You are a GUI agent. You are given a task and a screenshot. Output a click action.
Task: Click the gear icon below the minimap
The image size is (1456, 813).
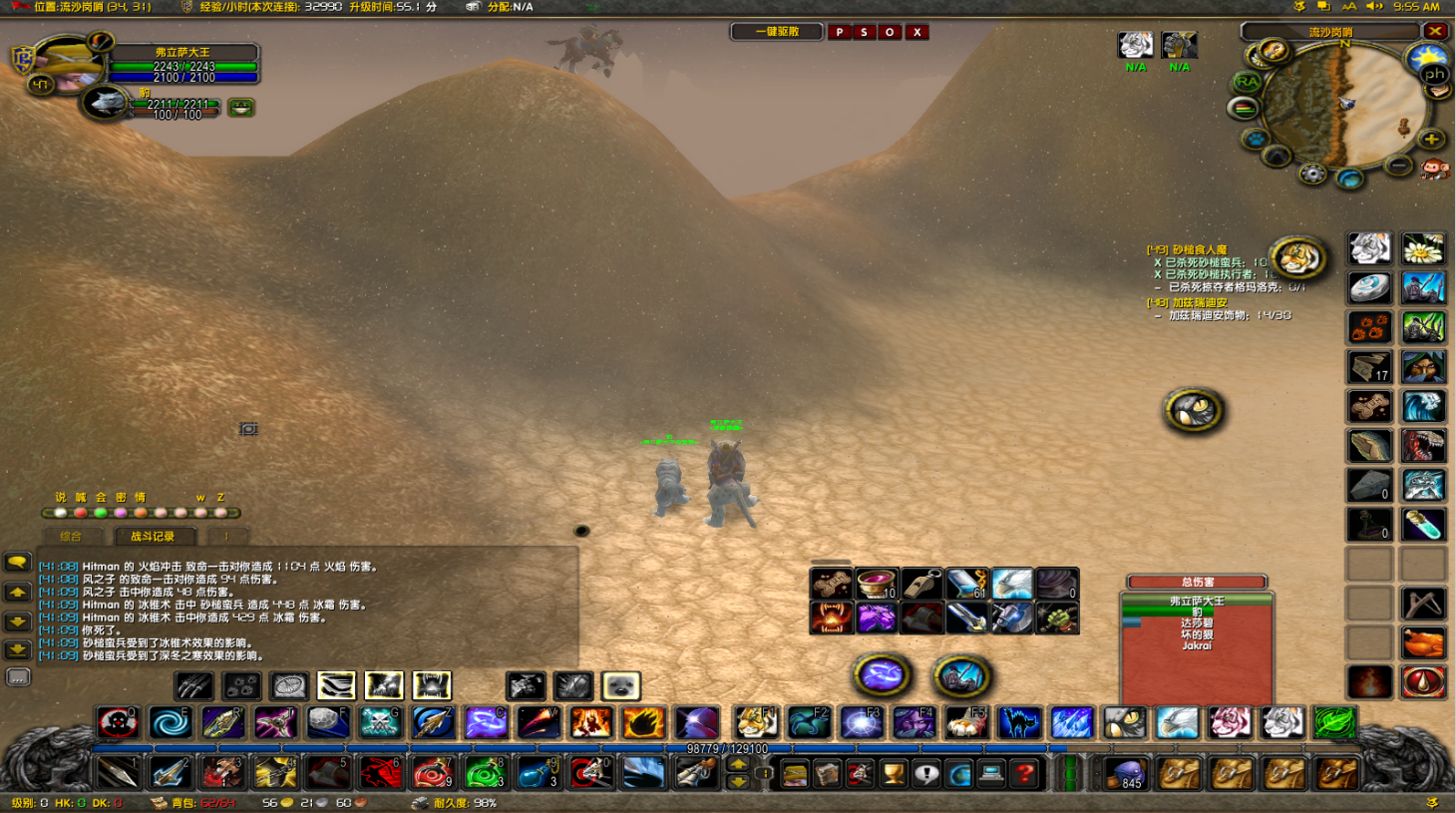1312,175
